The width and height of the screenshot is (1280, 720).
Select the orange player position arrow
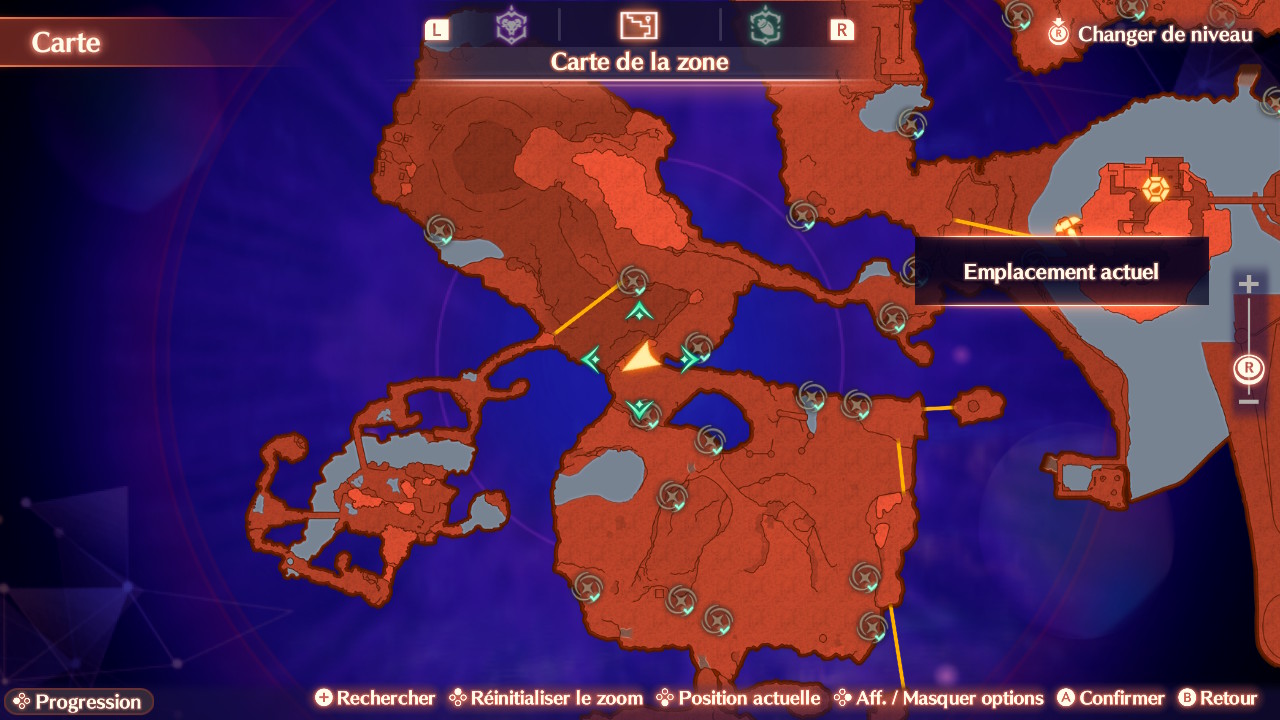pos(640,358)
